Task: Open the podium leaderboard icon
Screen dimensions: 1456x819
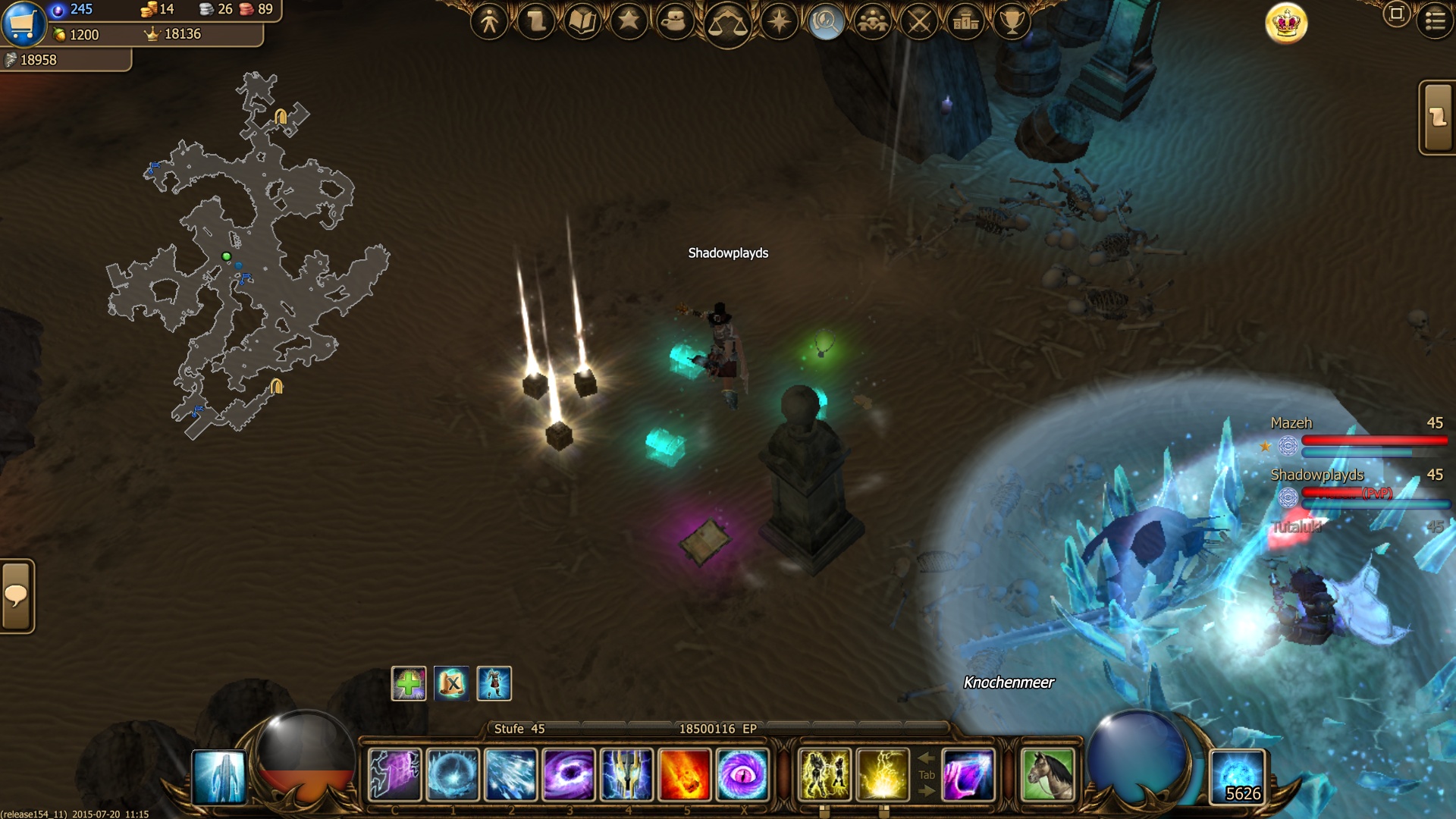Action: (965, 21)
